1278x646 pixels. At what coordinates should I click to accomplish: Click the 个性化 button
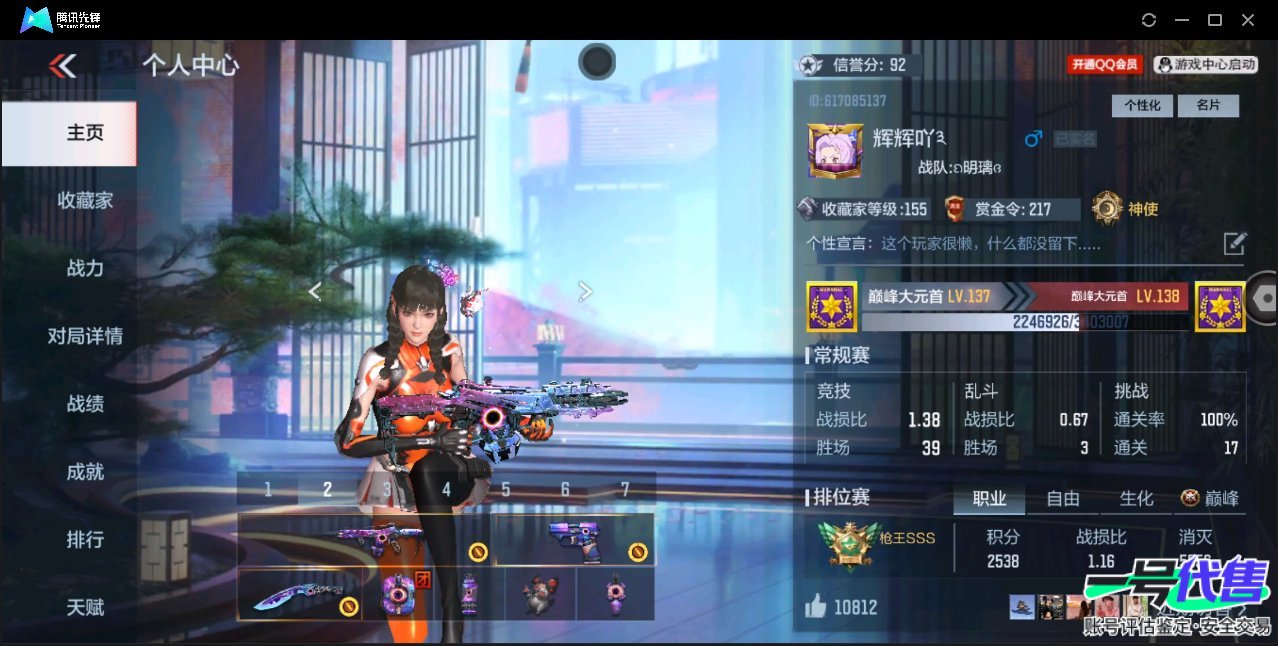pos(1142,106)
